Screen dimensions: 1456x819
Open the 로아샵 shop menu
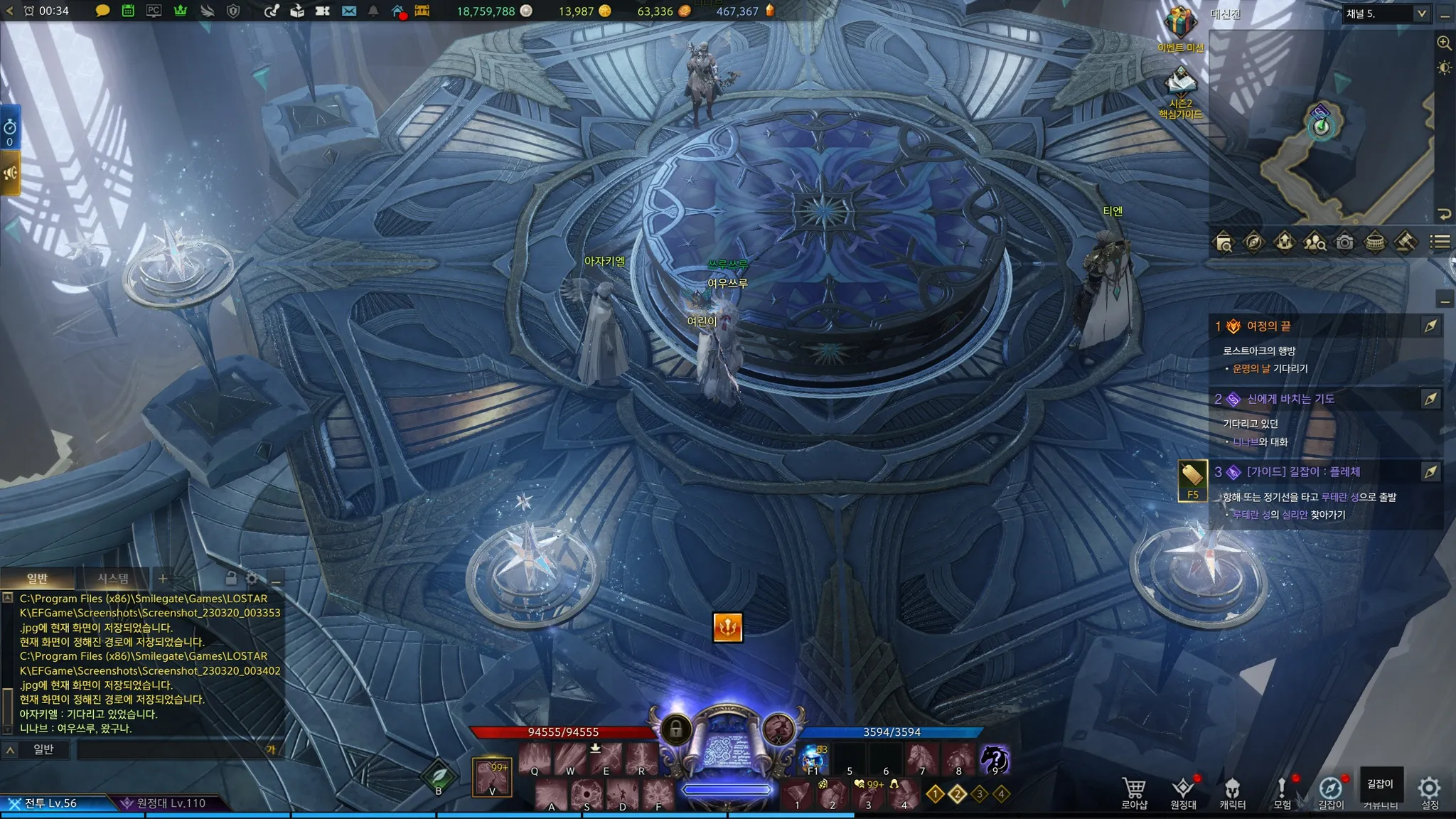tap(1134, 792)
